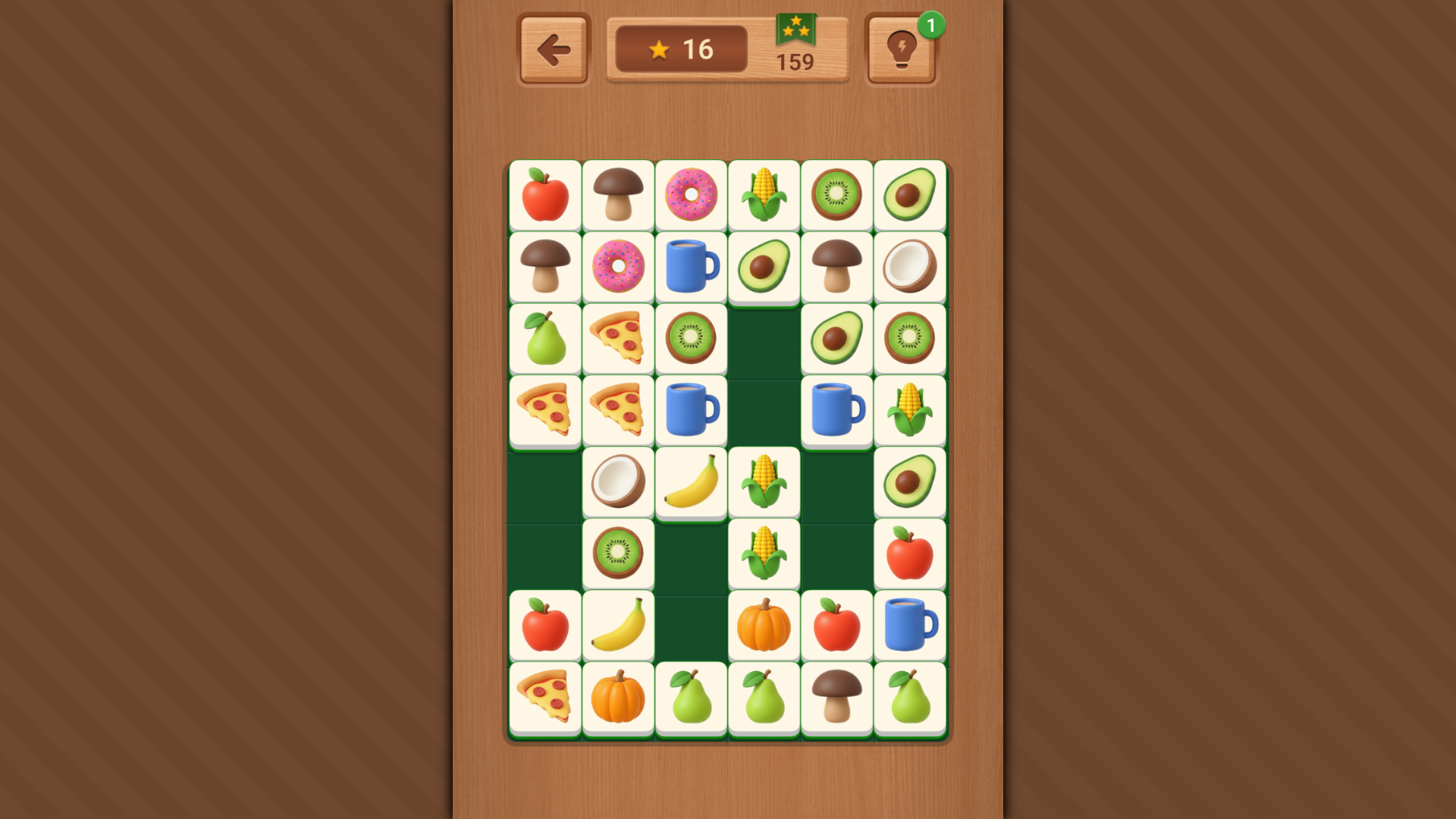Tap the hint lightbulb icon
1456x819 pixels.
[x=901, y=48]
